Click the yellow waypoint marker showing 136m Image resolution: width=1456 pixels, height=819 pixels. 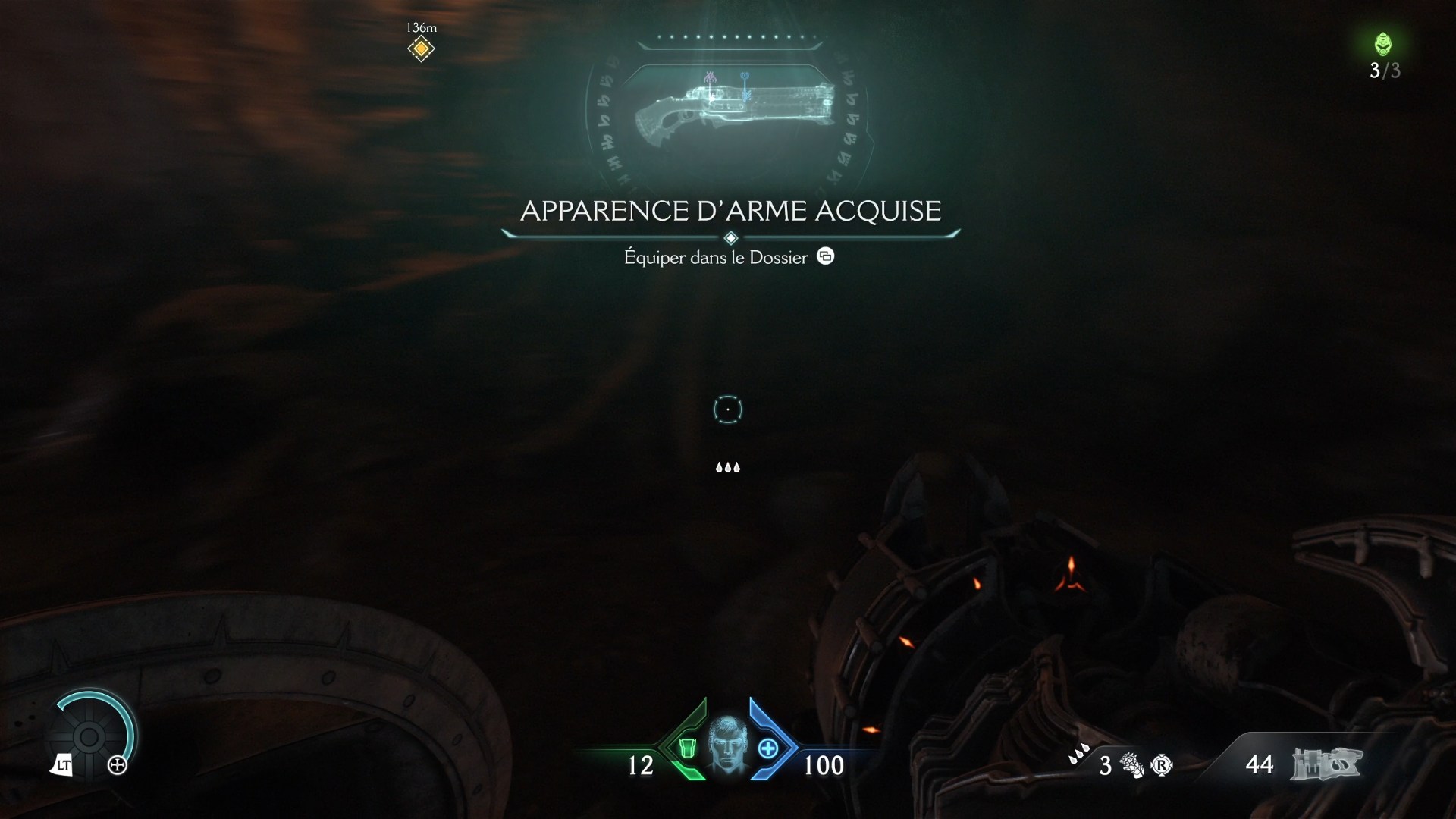[x=421, y=49]
